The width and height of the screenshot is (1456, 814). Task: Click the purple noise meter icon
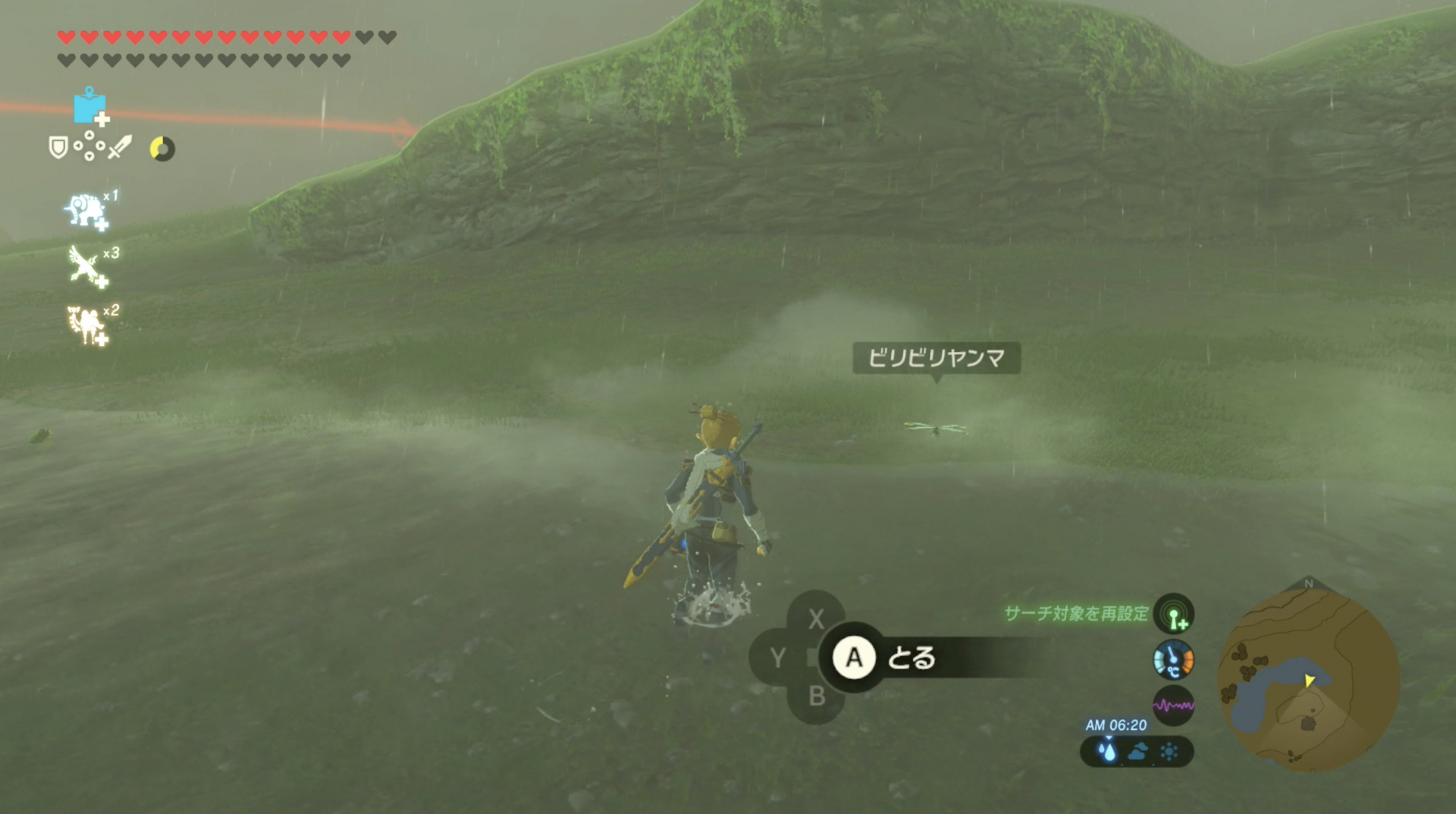pyautogui.click(x=1174, y=706)
